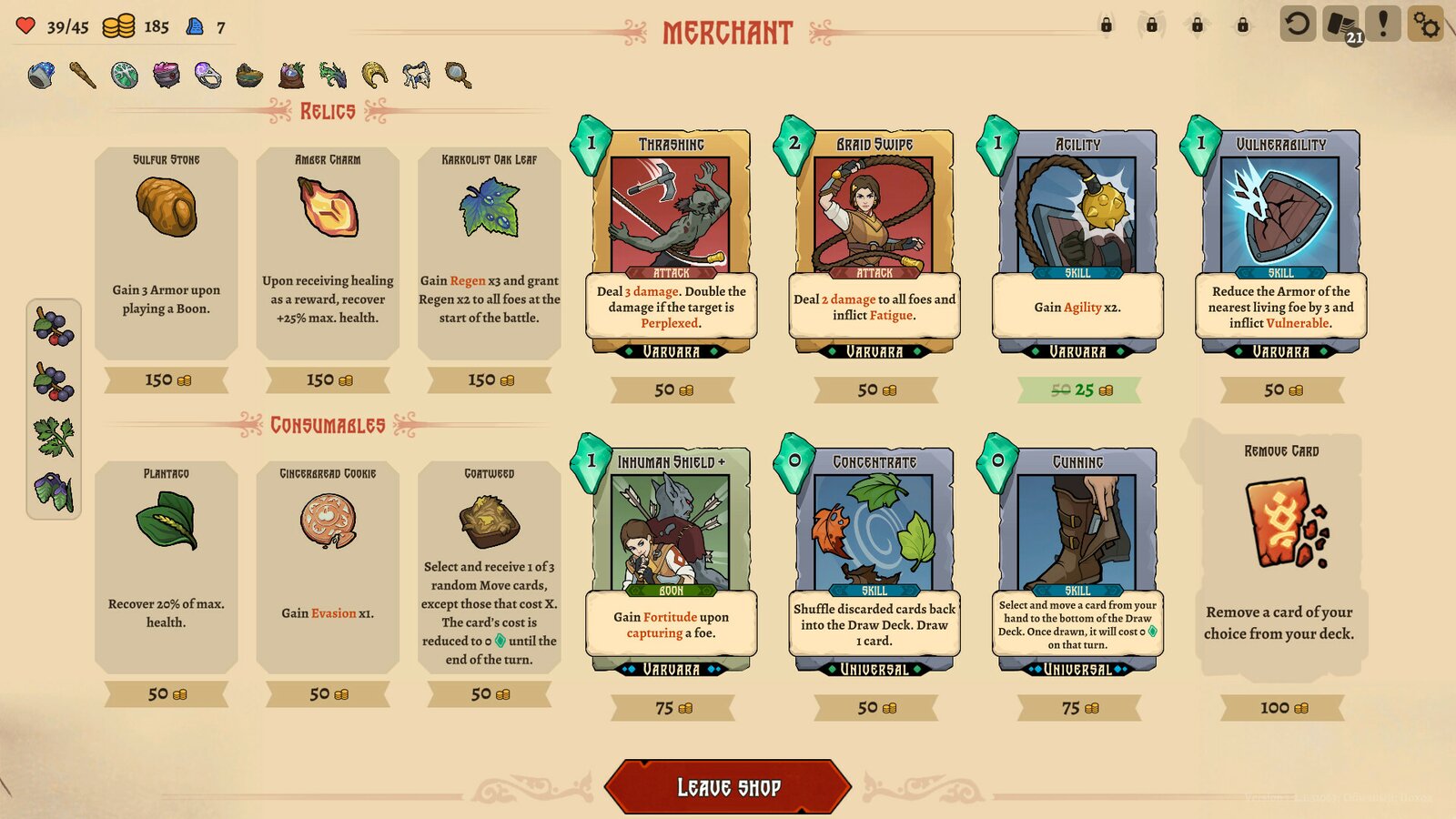This screenshot has width=1456, height=819.
Task: Select the magnifying glass relic icon
Action: [456, 75]
